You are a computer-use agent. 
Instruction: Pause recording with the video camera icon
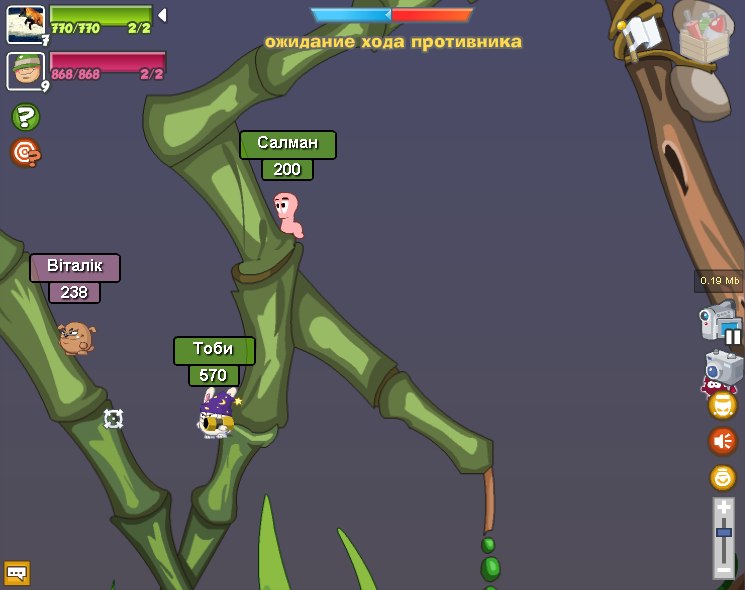pos(720,323)
